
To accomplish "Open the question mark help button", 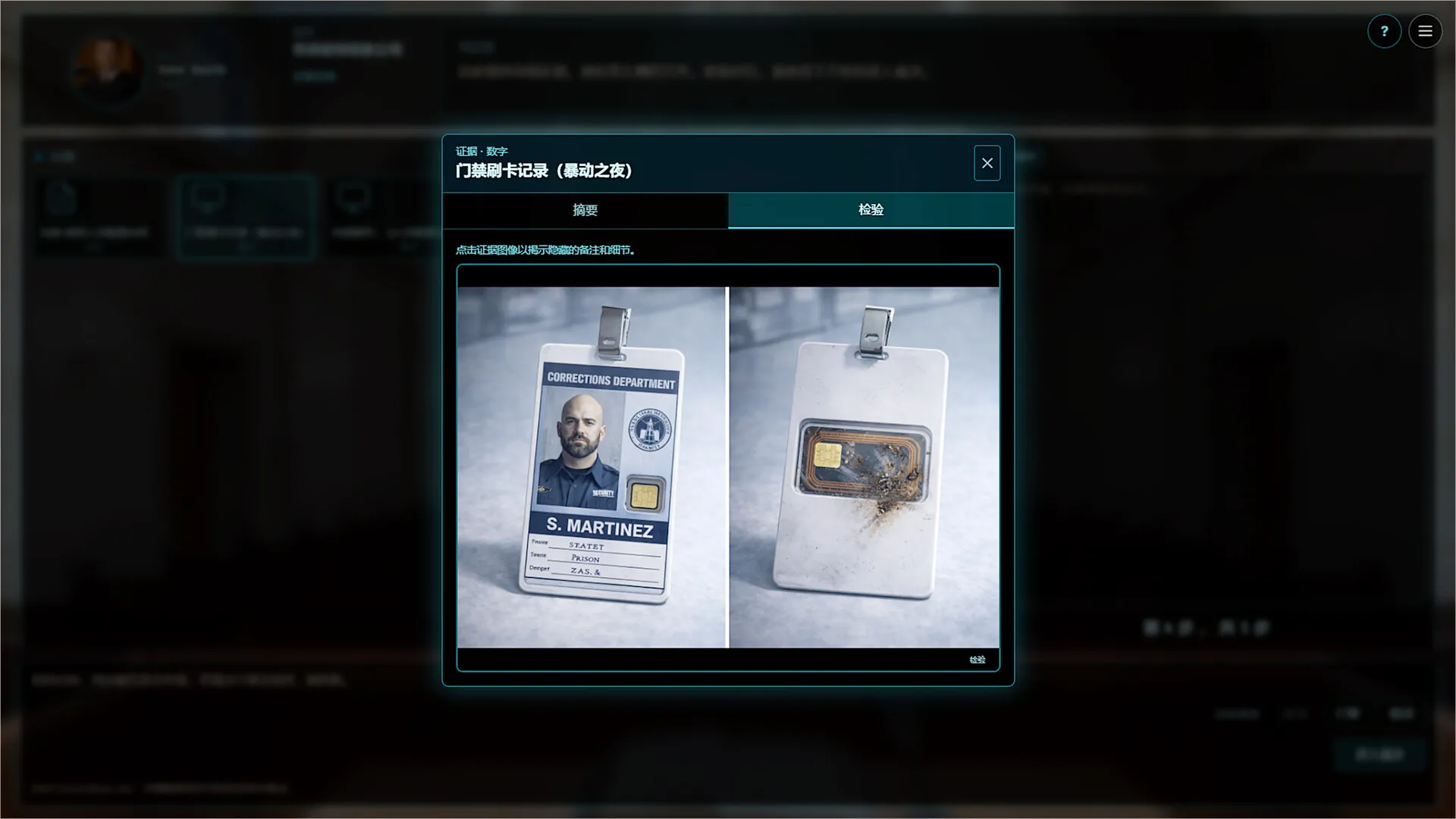I will [x=1384, y=32].
